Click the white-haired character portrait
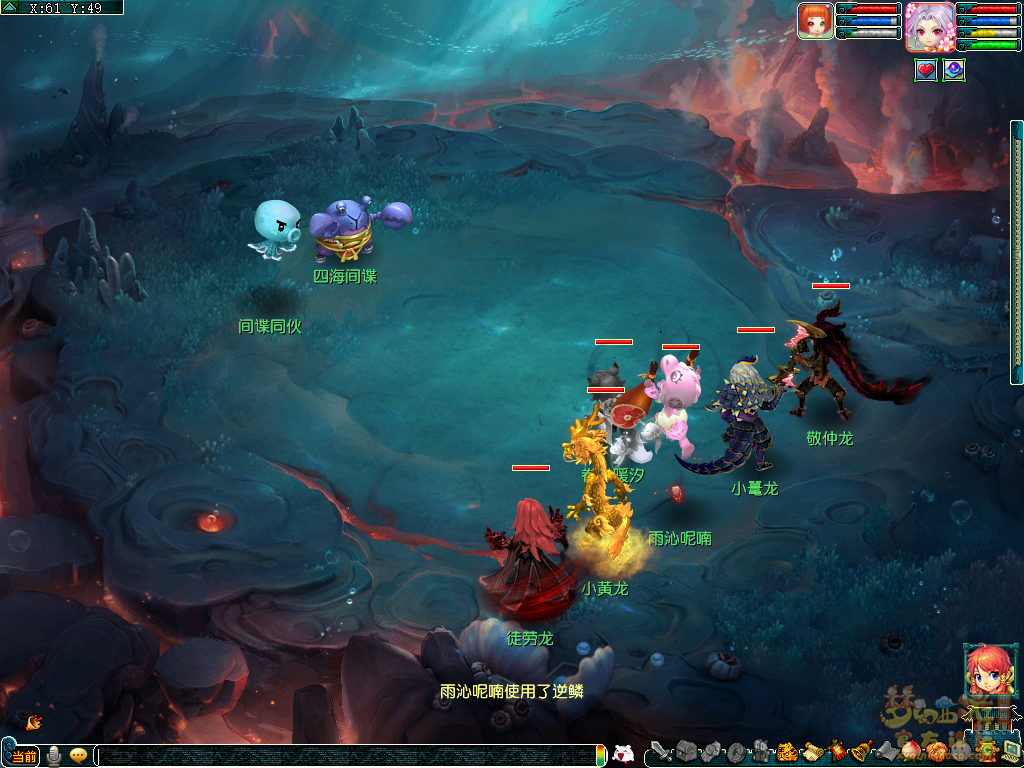This screenshot has height=768, width=1024. point(929,26)
